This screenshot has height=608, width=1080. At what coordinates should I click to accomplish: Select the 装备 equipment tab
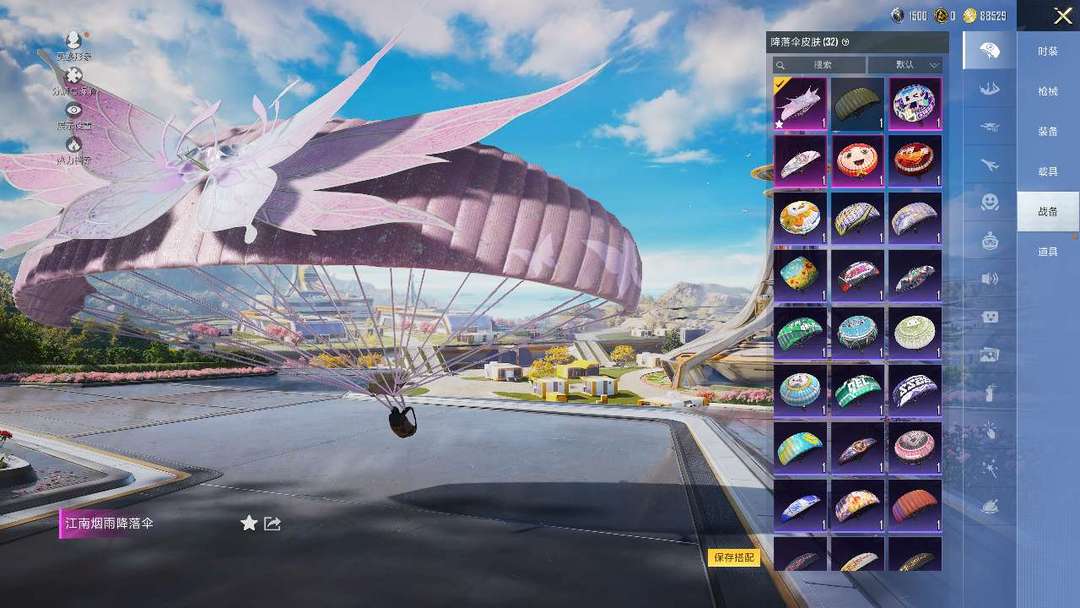(1047, 131)
